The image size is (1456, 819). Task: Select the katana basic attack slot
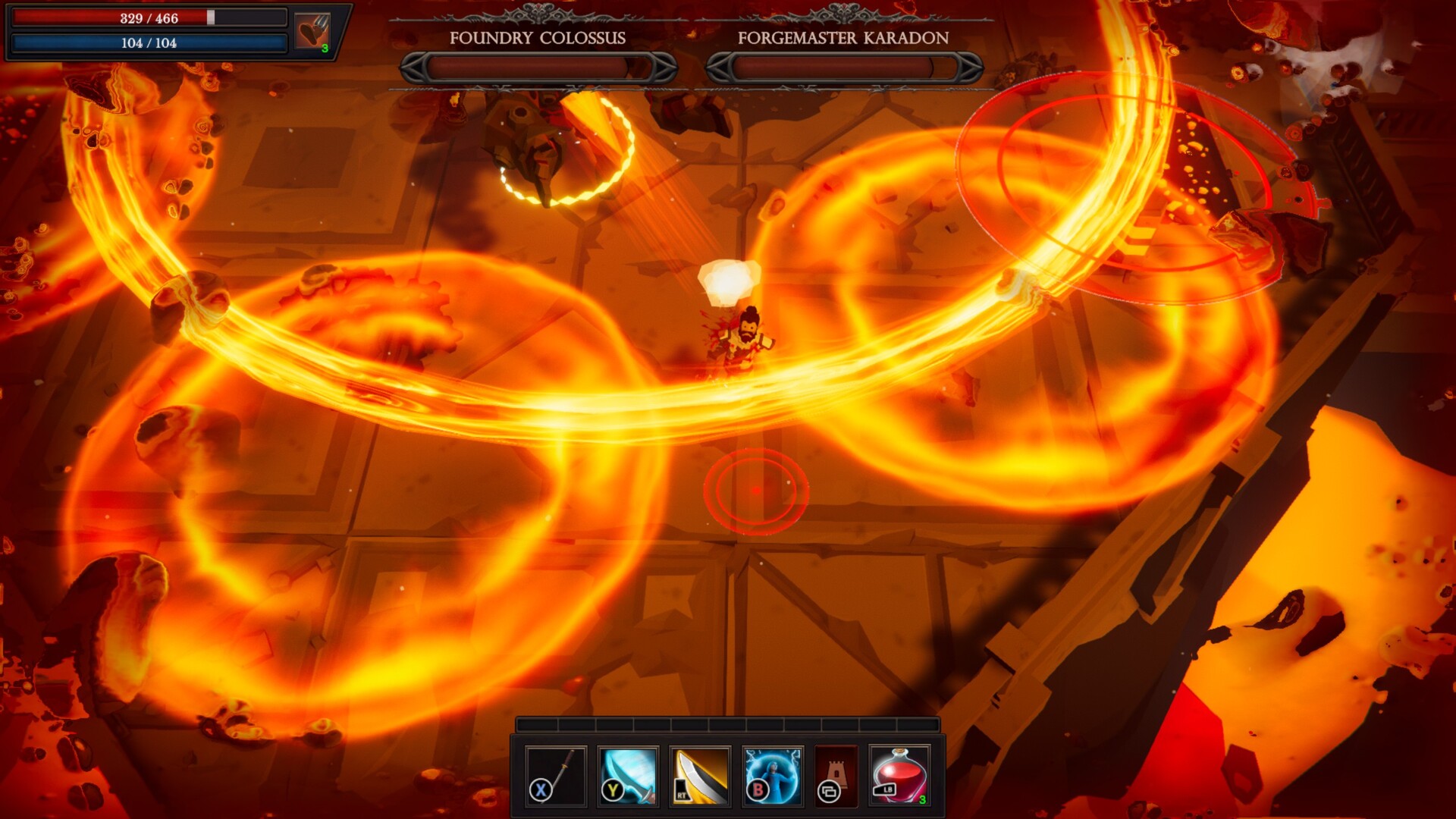coord(556,775)
